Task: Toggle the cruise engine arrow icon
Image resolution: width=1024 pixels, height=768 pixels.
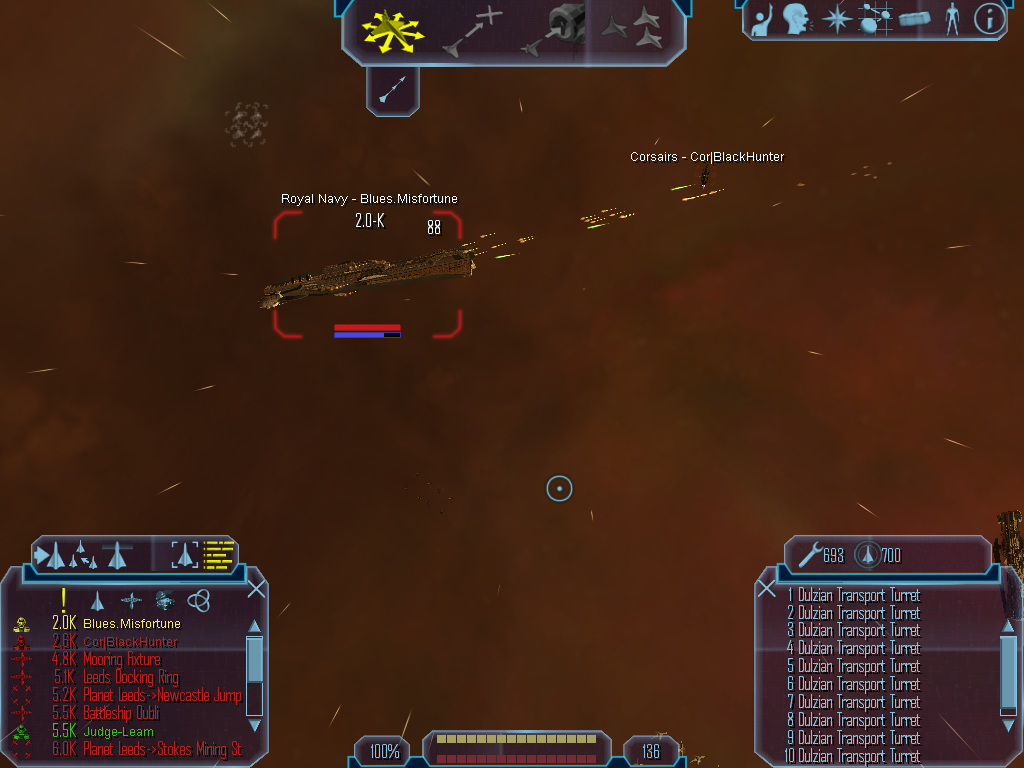Action: (x=392, y=91)
